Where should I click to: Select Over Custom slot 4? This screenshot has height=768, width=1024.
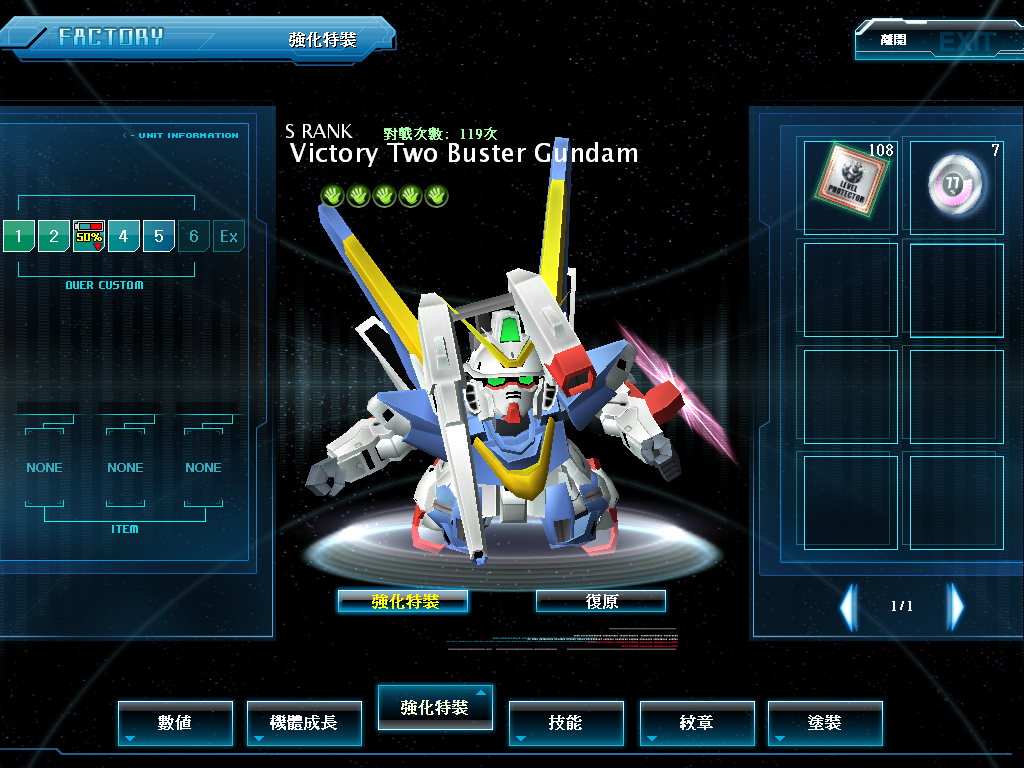coord(124,237)
